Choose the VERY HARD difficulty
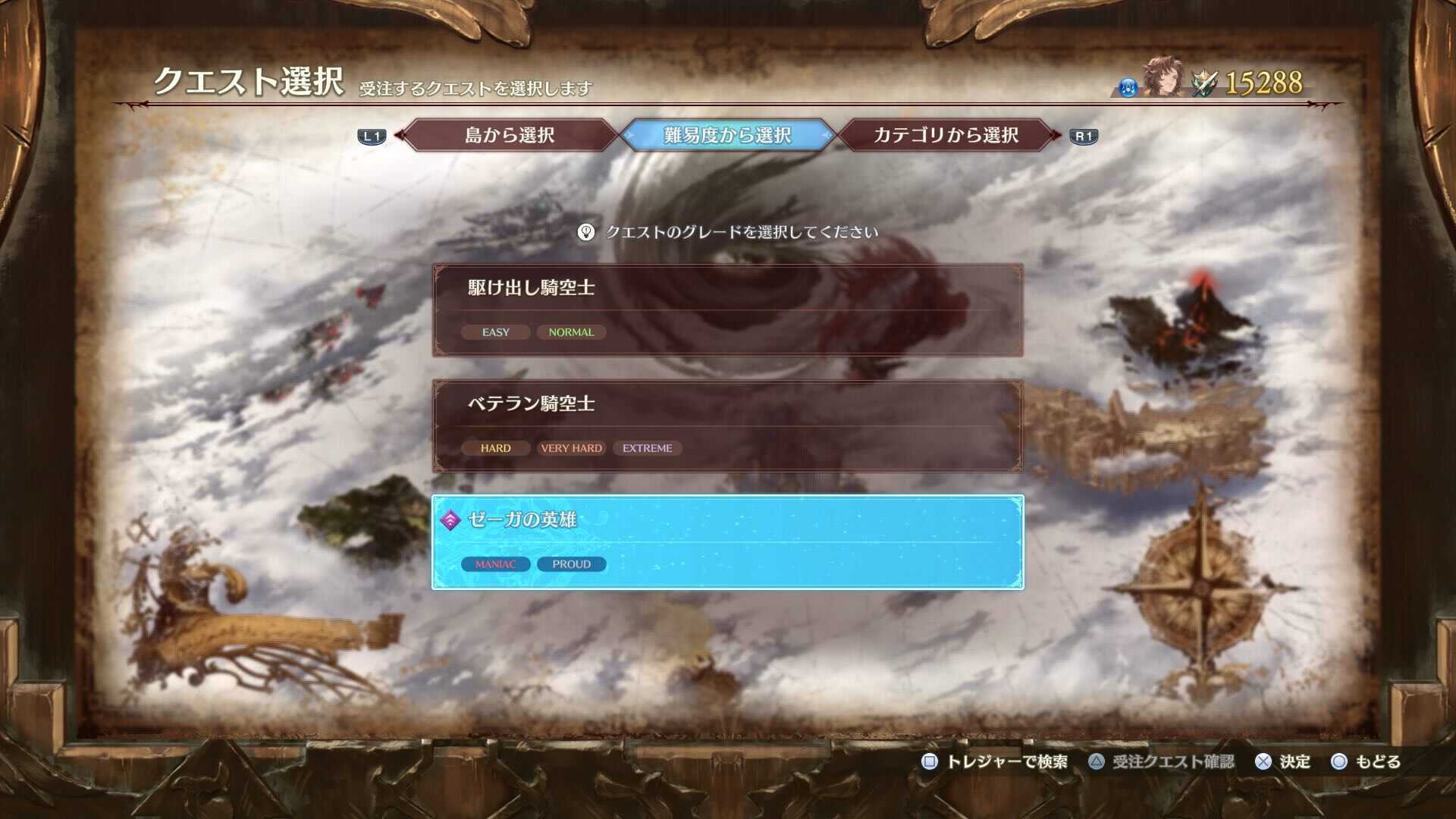The image size is (1456, 819). click(x=572, y=447)
